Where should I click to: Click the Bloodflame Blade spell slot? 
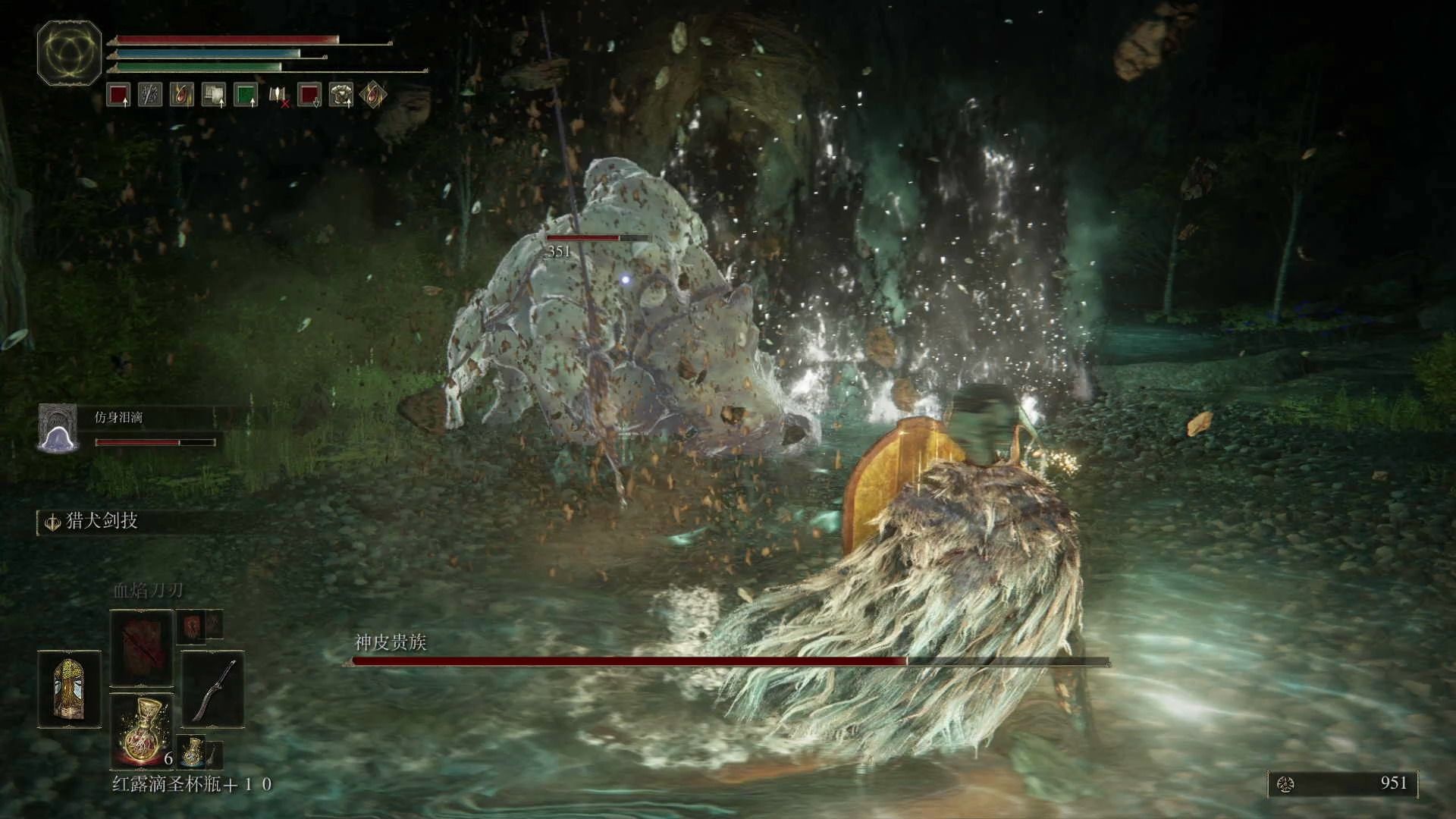click(x=142, y=647)
